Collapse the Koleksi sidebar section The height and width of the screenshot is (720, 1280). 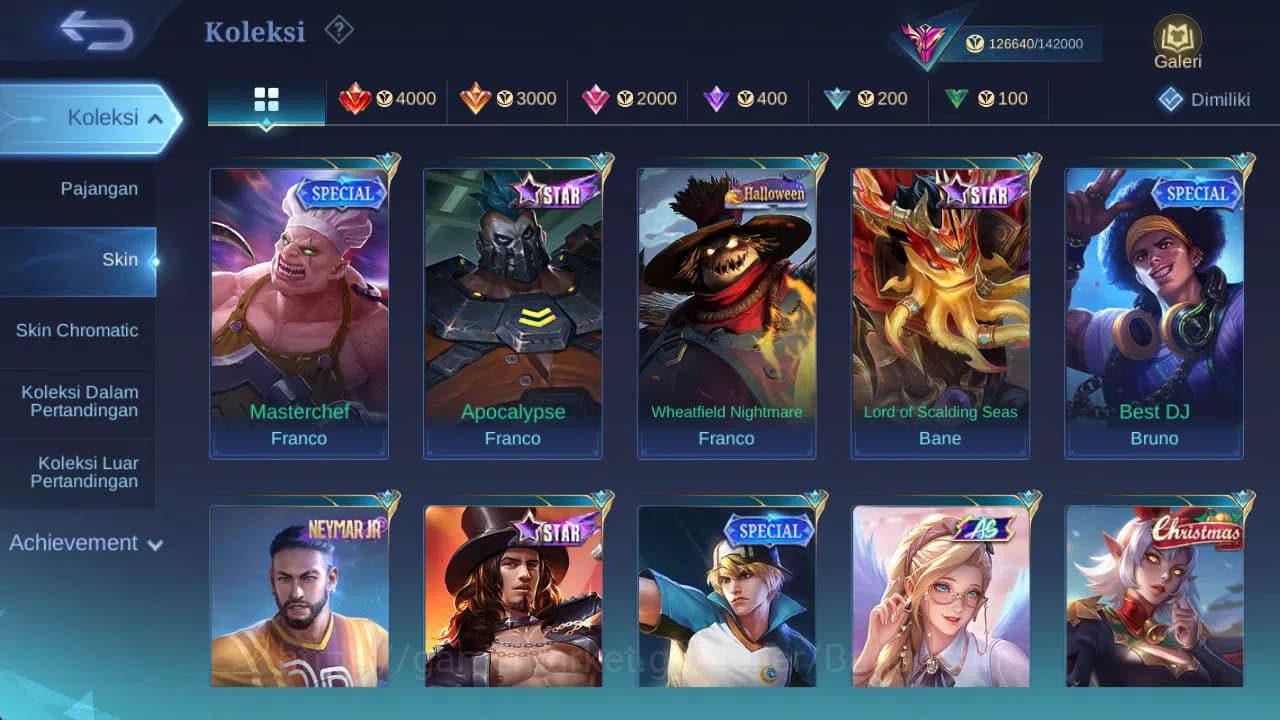click(x=90, y=117)
